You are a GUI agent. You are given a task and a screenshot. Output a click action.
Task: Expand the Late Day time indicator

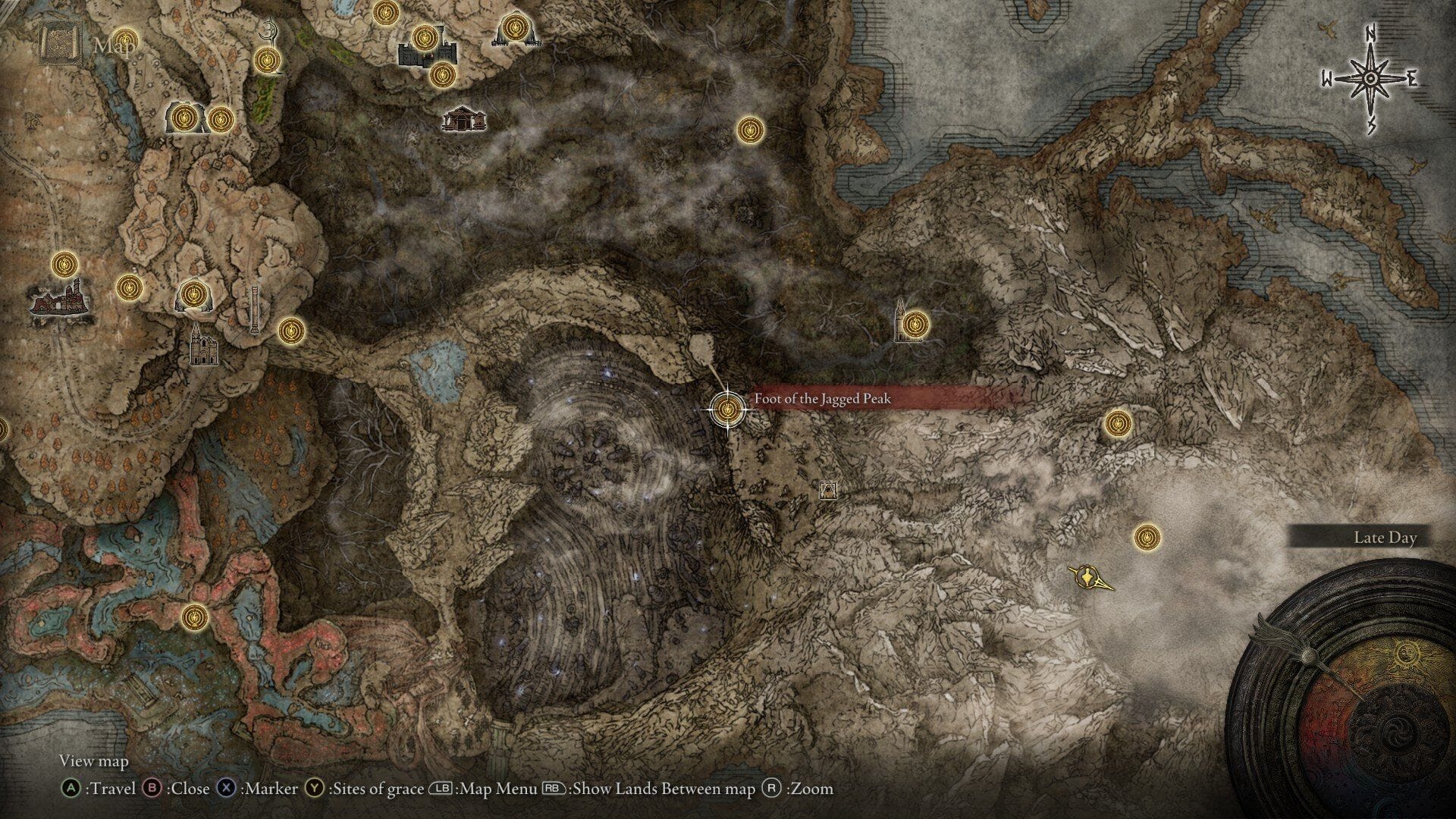click(x=1385, y=538)
